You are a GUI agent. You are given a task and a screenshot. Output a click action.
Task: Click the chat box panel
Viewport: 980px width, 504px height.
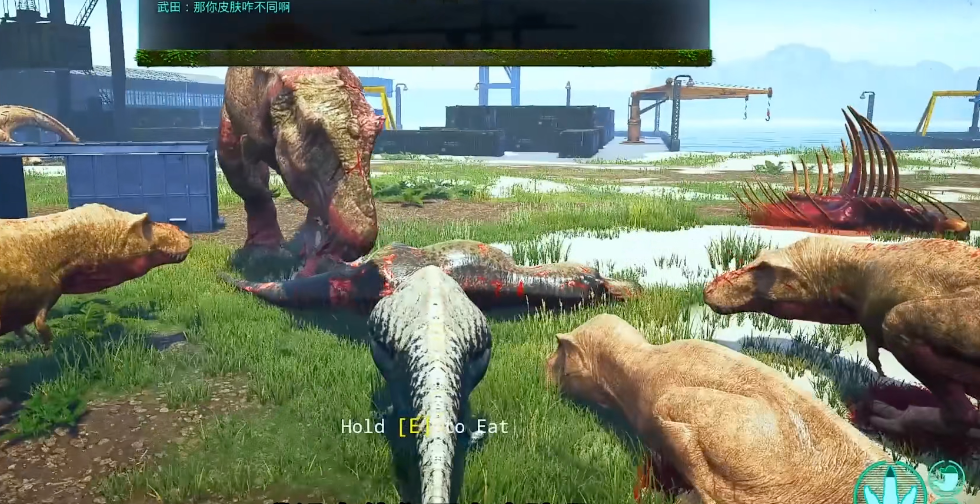[424, 27]
